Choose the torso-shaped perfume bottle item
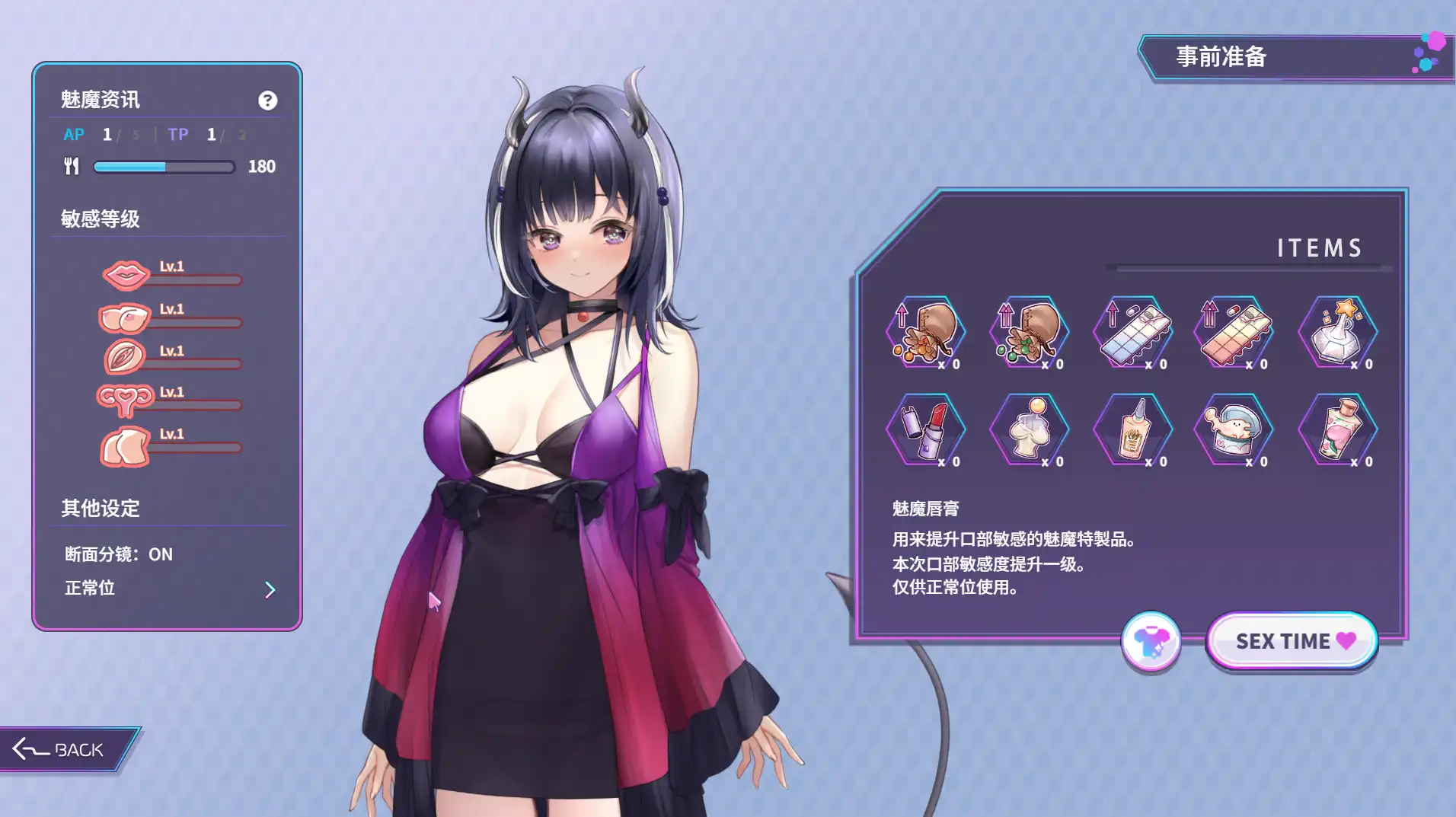Image resolution: width=1456 pixels, height=817 pixels. click(1029, 430)
